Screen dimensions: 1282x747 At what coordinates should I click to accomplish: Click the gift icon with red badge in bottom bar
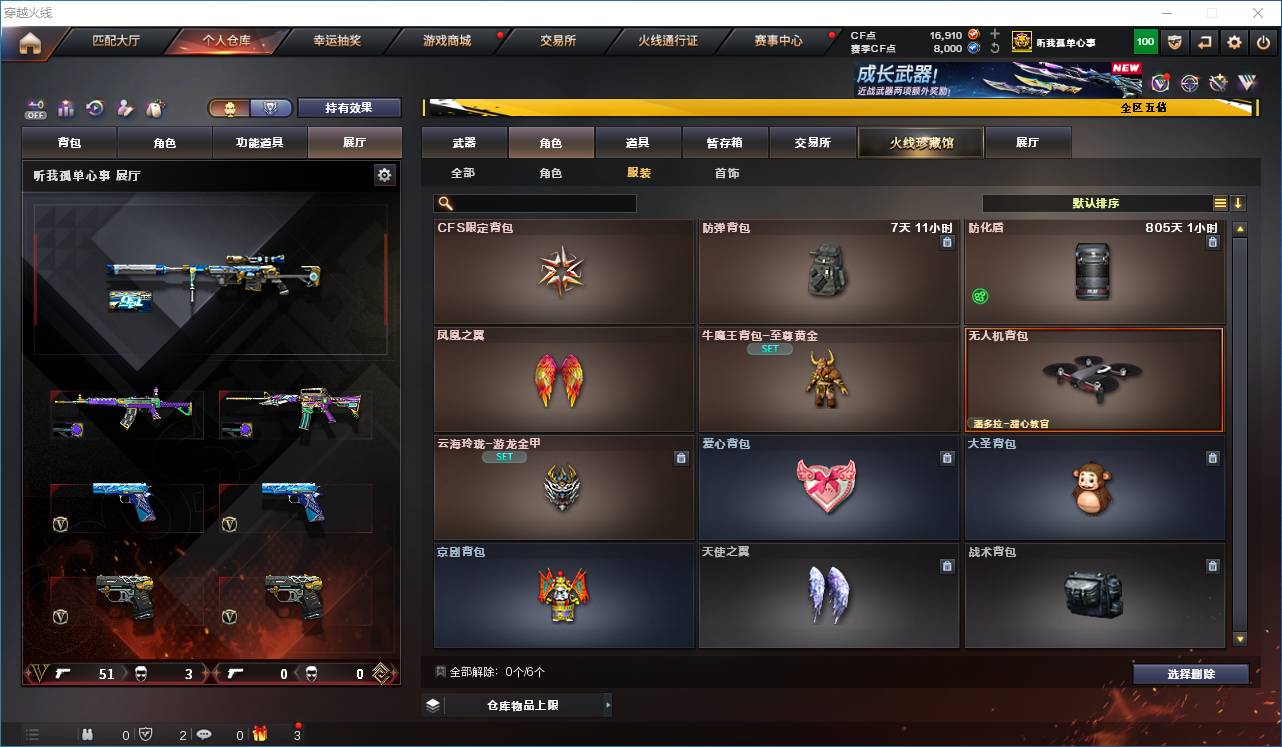[x=259, y=733]
